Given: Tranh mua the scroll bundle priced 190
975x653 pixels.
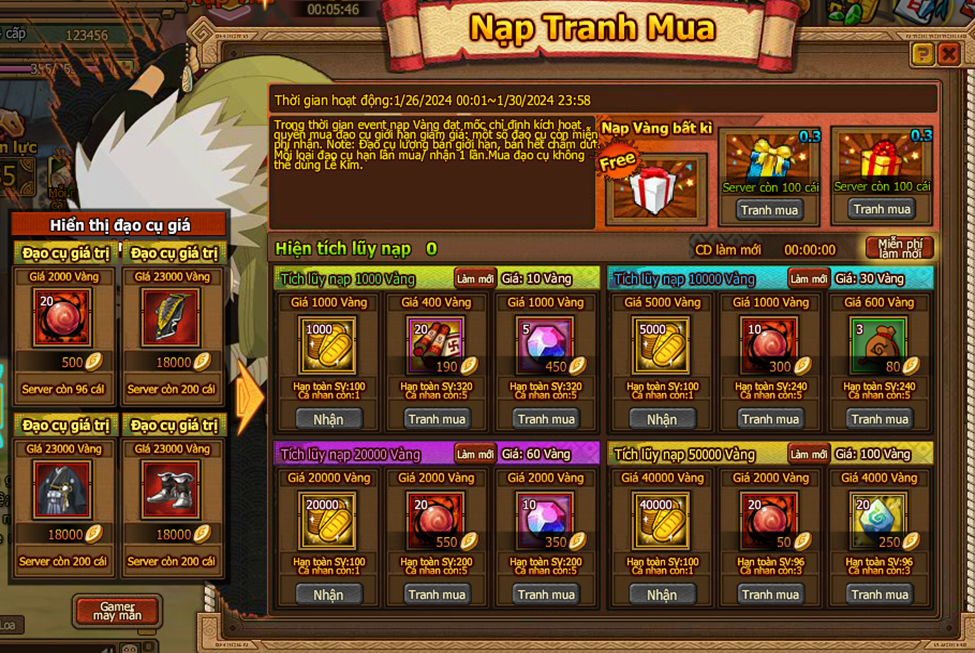Looking at the screenshot, I should 437,419.
